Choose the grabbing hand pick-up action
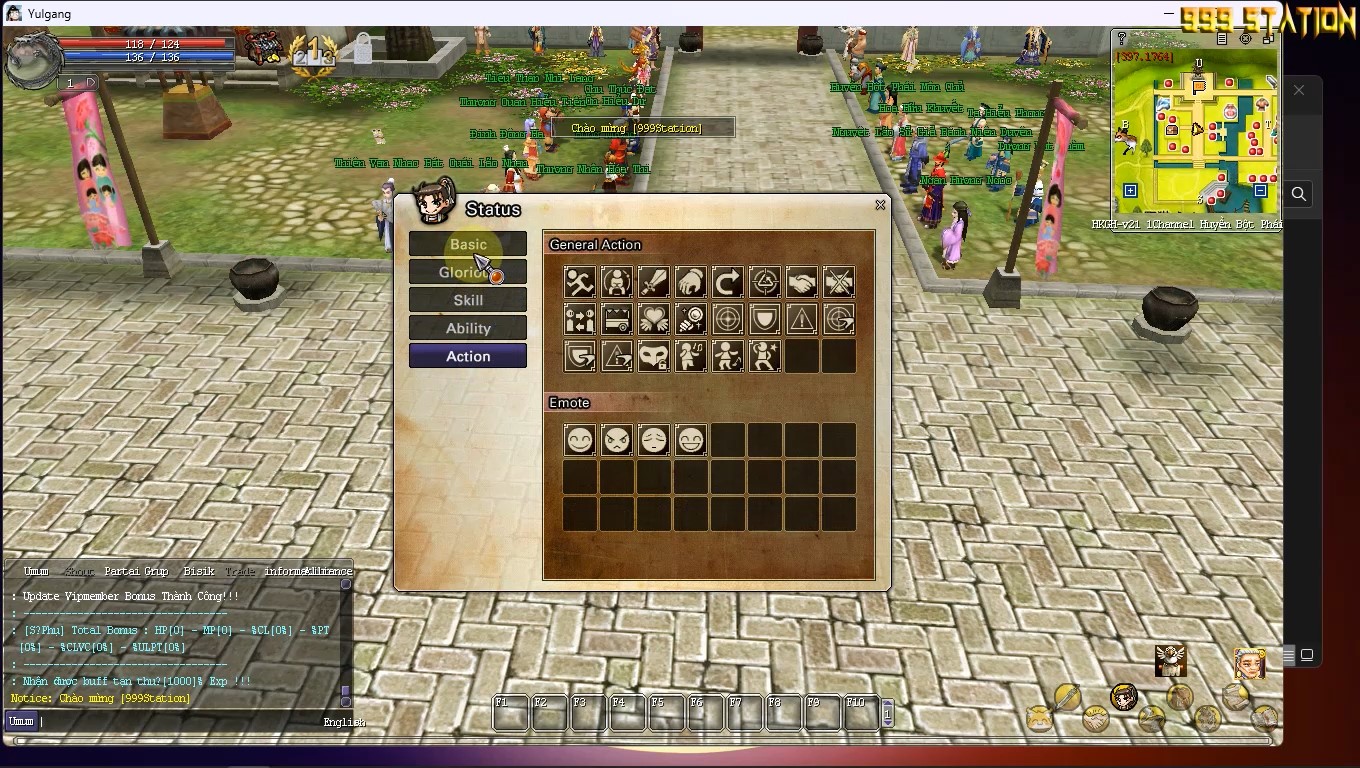1360x768 pixels. point(691,282)
